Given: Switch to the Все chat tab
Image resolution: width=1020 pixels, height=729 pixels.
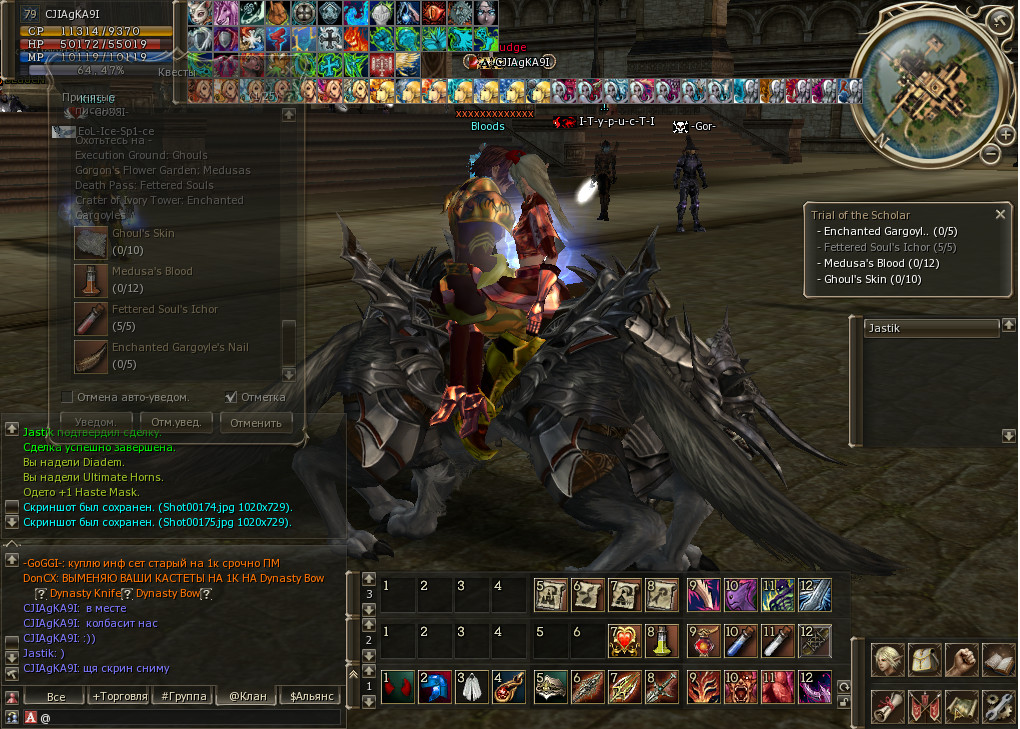Looking at the screenshot, I should point(56,696).
